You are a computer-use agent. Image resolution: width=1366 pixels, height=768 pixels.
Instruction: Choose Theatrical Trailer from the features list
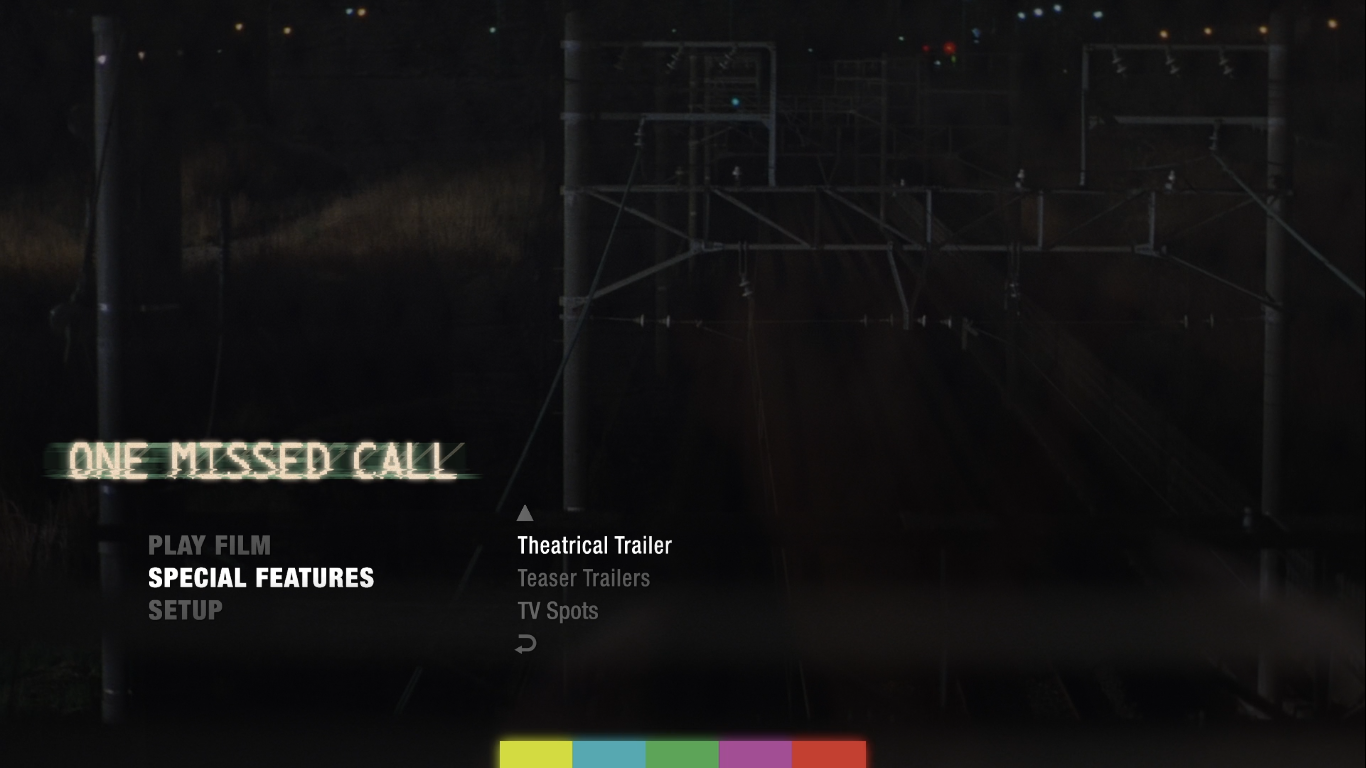(x=594, y=545)
